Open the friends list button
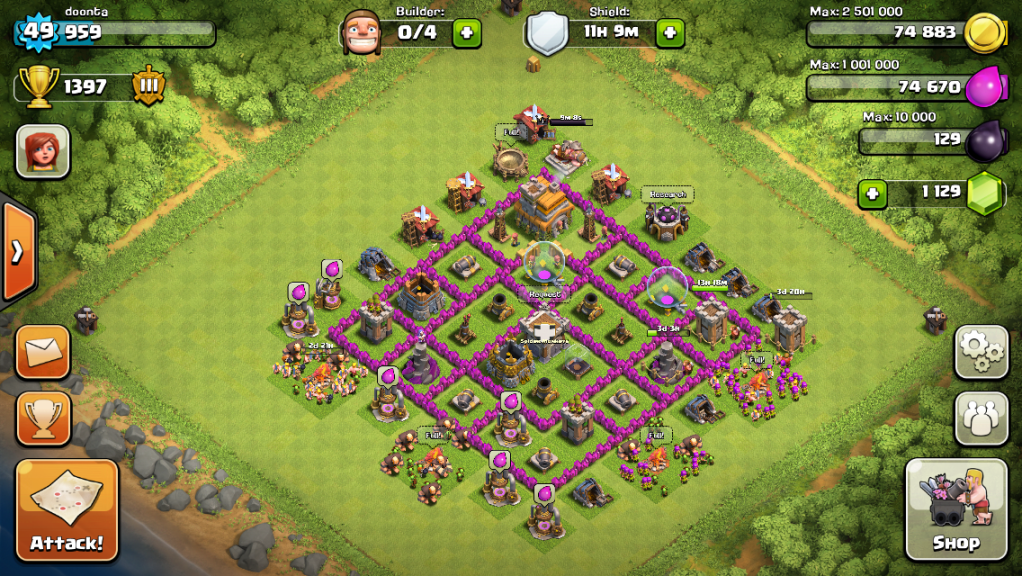 point(981,418)
